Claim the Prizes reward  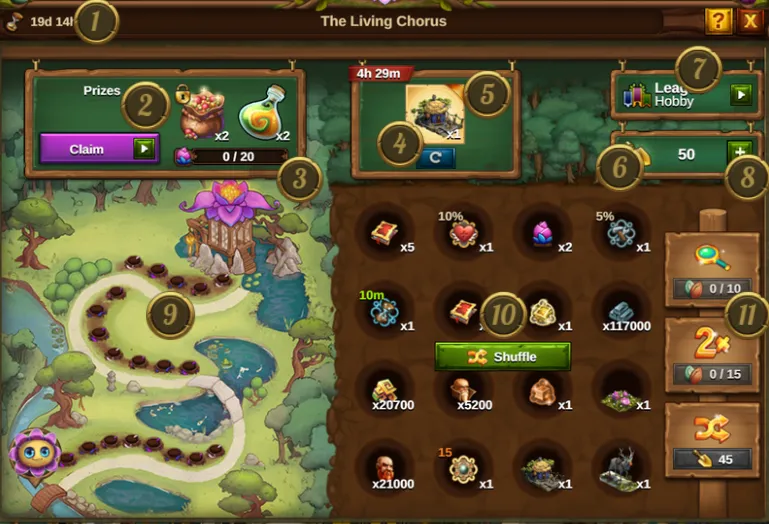pyautogui.click(x=98, y=149)
